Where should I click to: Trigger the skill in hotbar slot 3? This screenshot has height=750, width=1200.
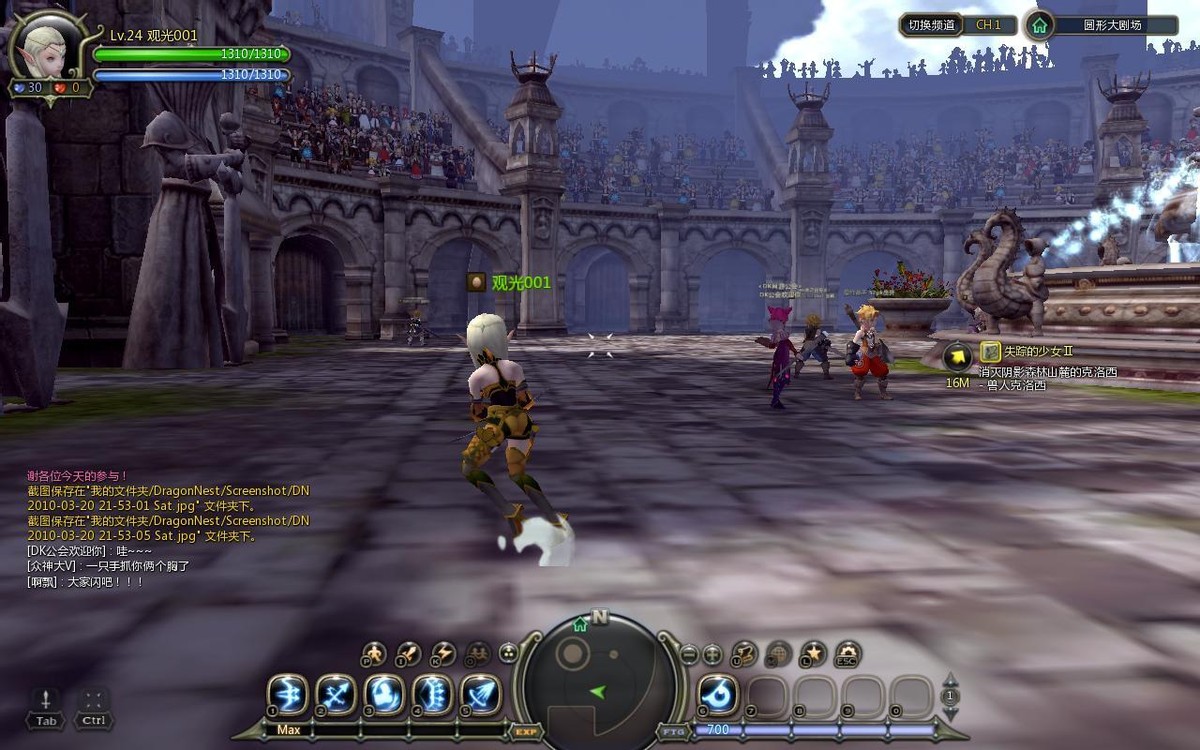point(384,694)
